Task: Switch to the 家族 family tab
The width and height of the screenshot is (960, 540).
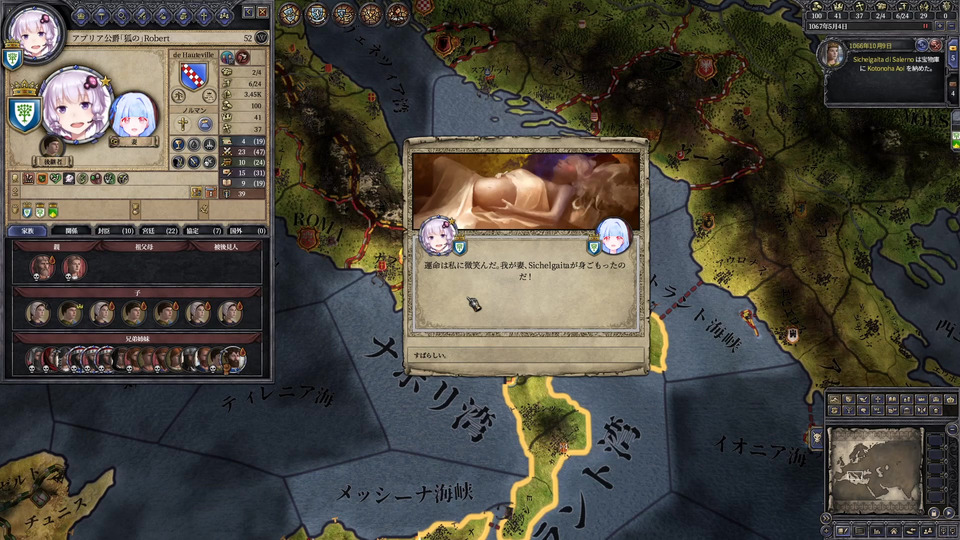Action: pos(27,231)
